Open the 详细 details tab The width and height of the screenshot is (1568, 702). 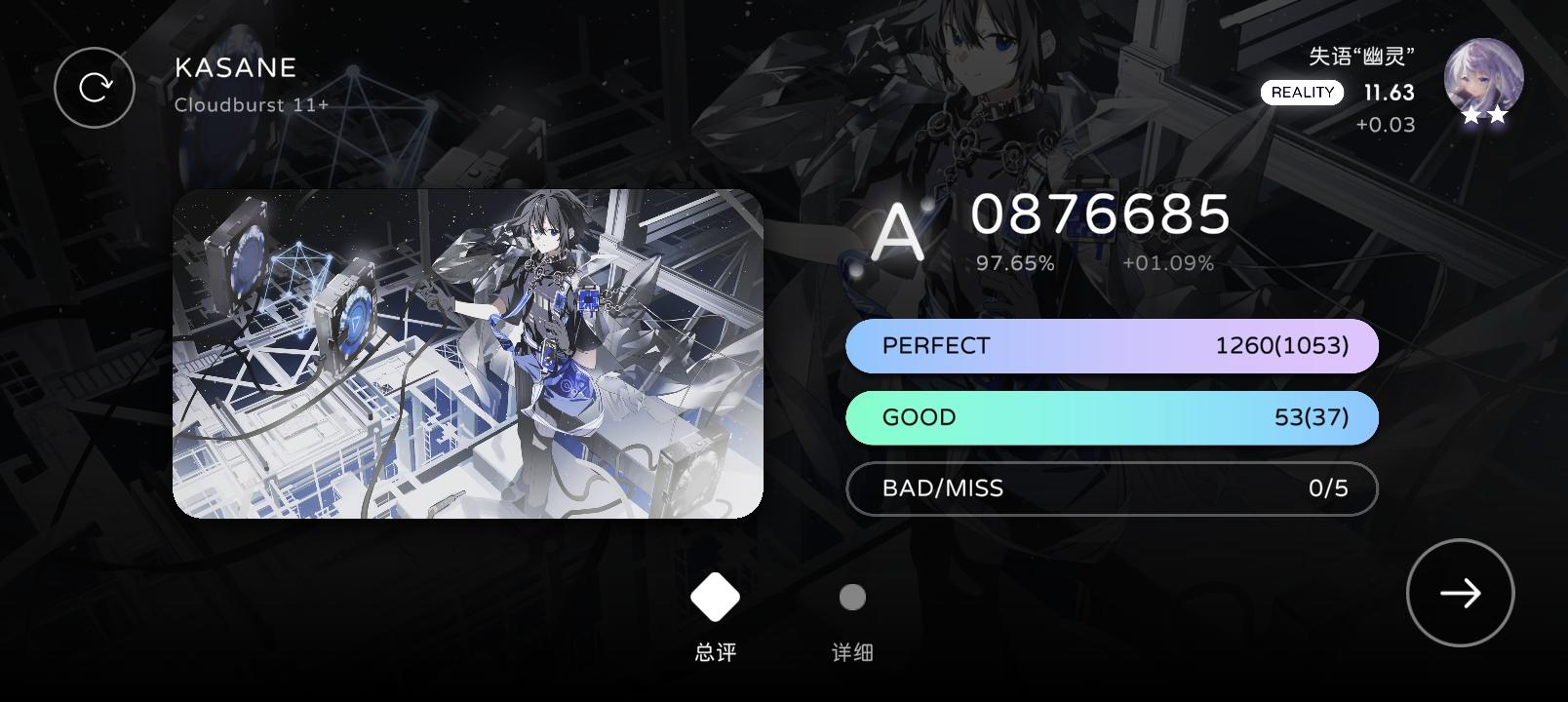(x=850, y=649)
